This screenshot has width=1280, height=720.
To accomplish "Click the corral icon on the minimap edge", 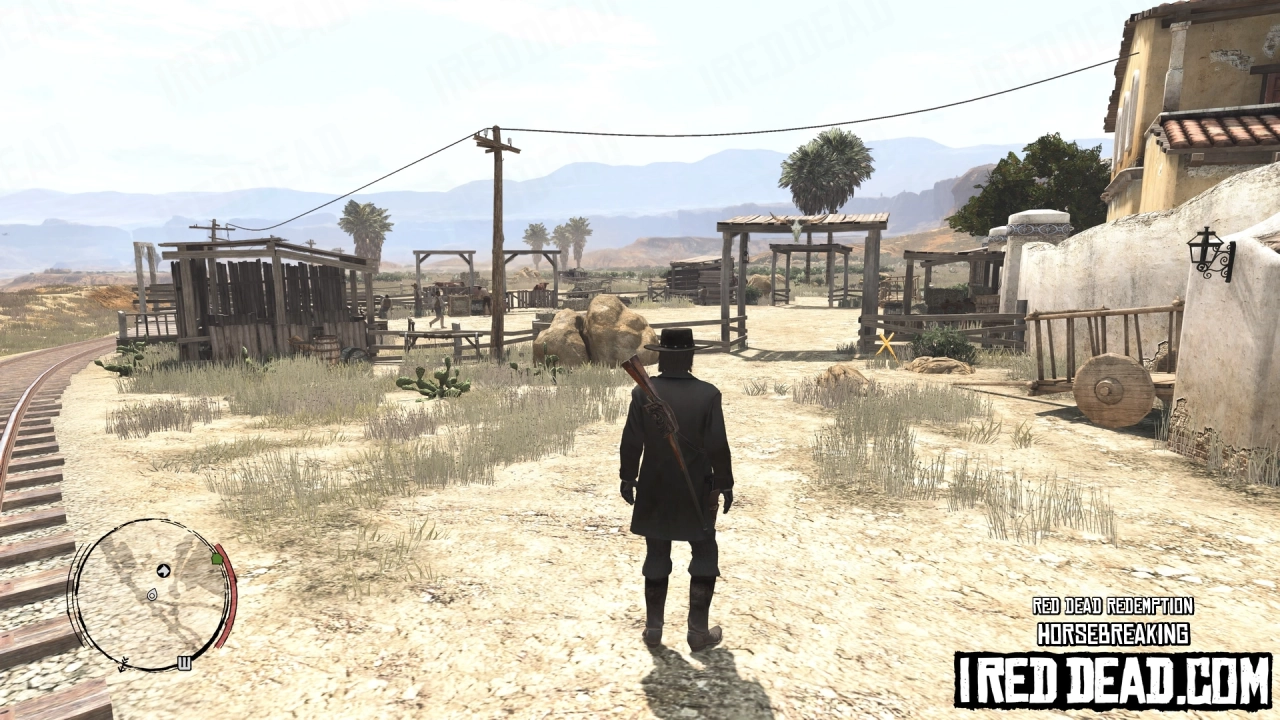I will [x=184, y=662].
